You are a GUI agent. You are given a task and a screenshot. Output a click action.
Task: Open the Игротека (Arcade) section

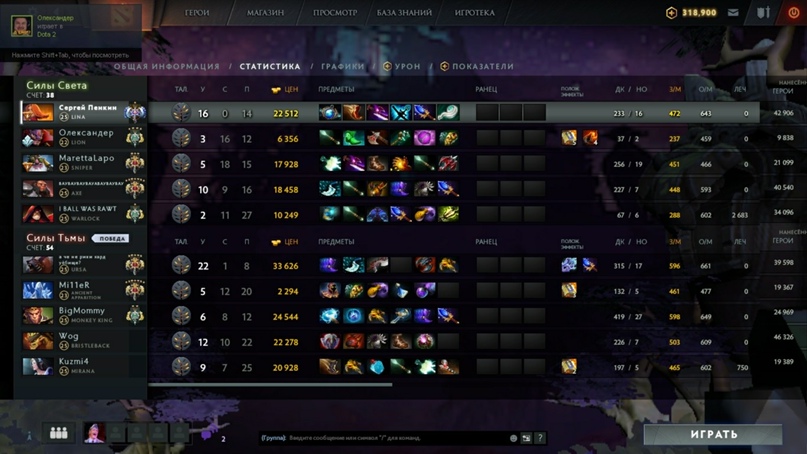[x=475, y=13]
